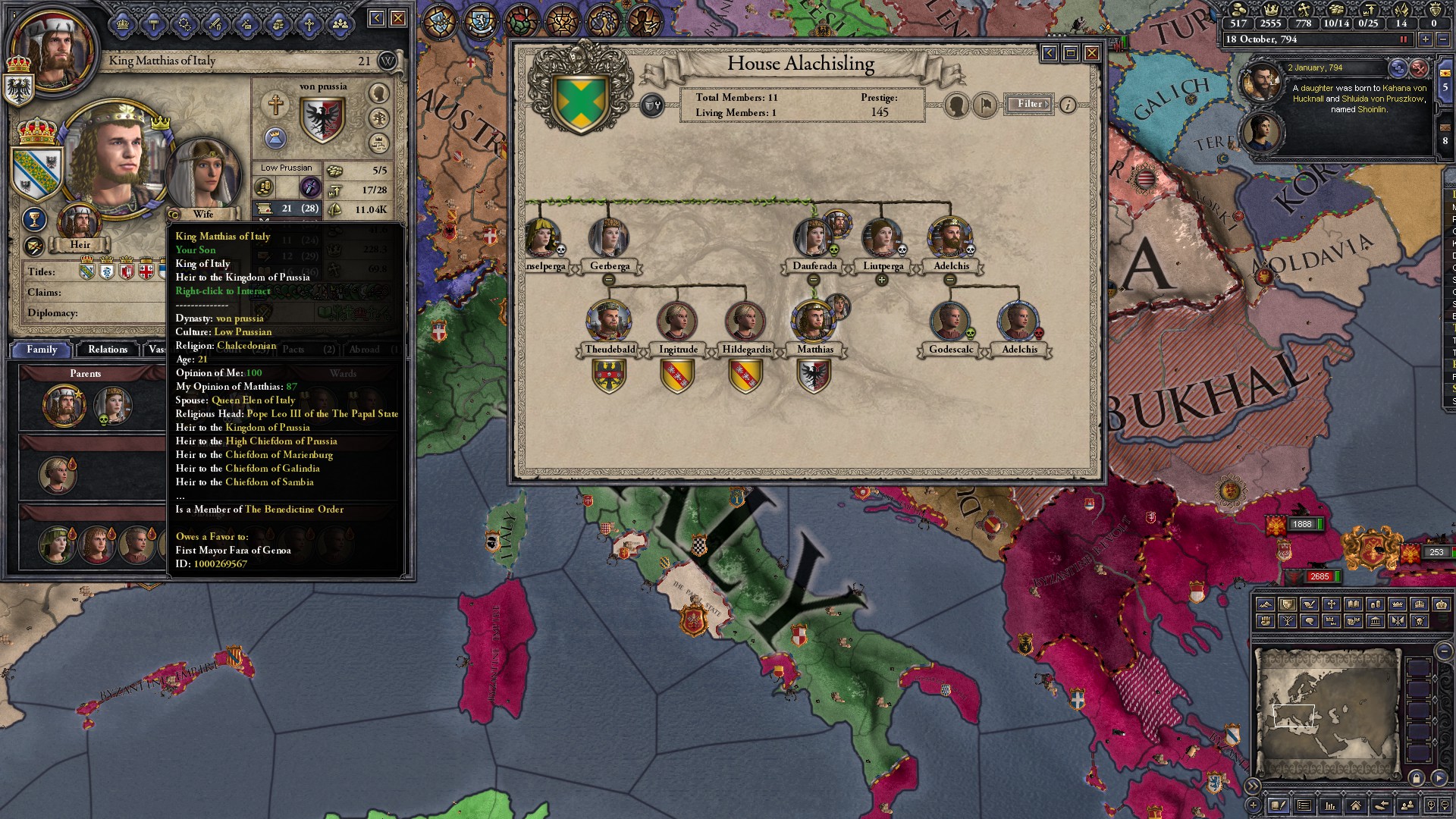Select the terrain map mode icon on minimap
1456x819 pixels.
pos(1266,604)
